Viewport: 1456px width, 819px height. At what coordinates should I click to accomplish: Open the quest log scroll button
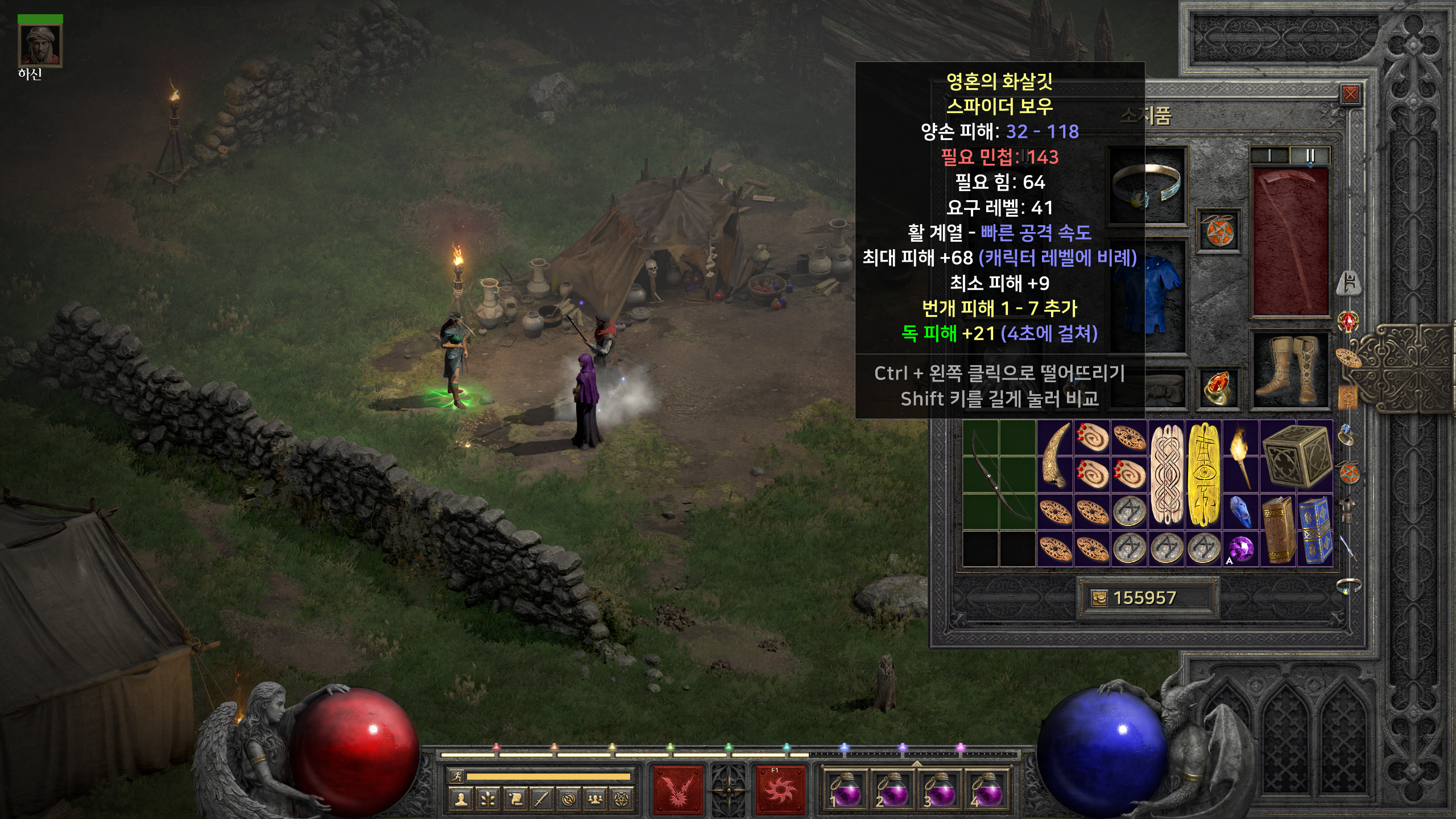click(x=515, y=800)
